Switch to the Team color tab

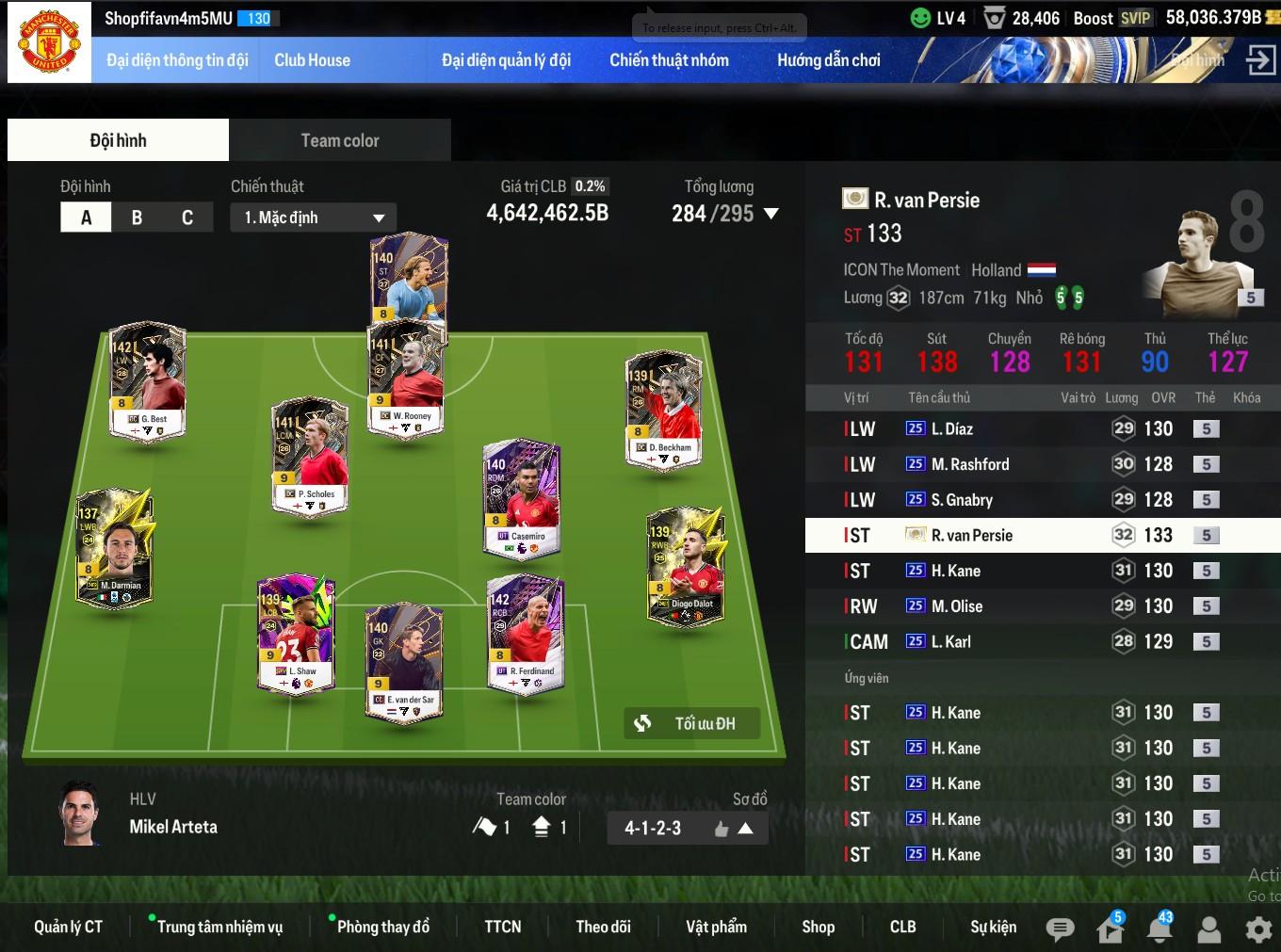(339, 140)
